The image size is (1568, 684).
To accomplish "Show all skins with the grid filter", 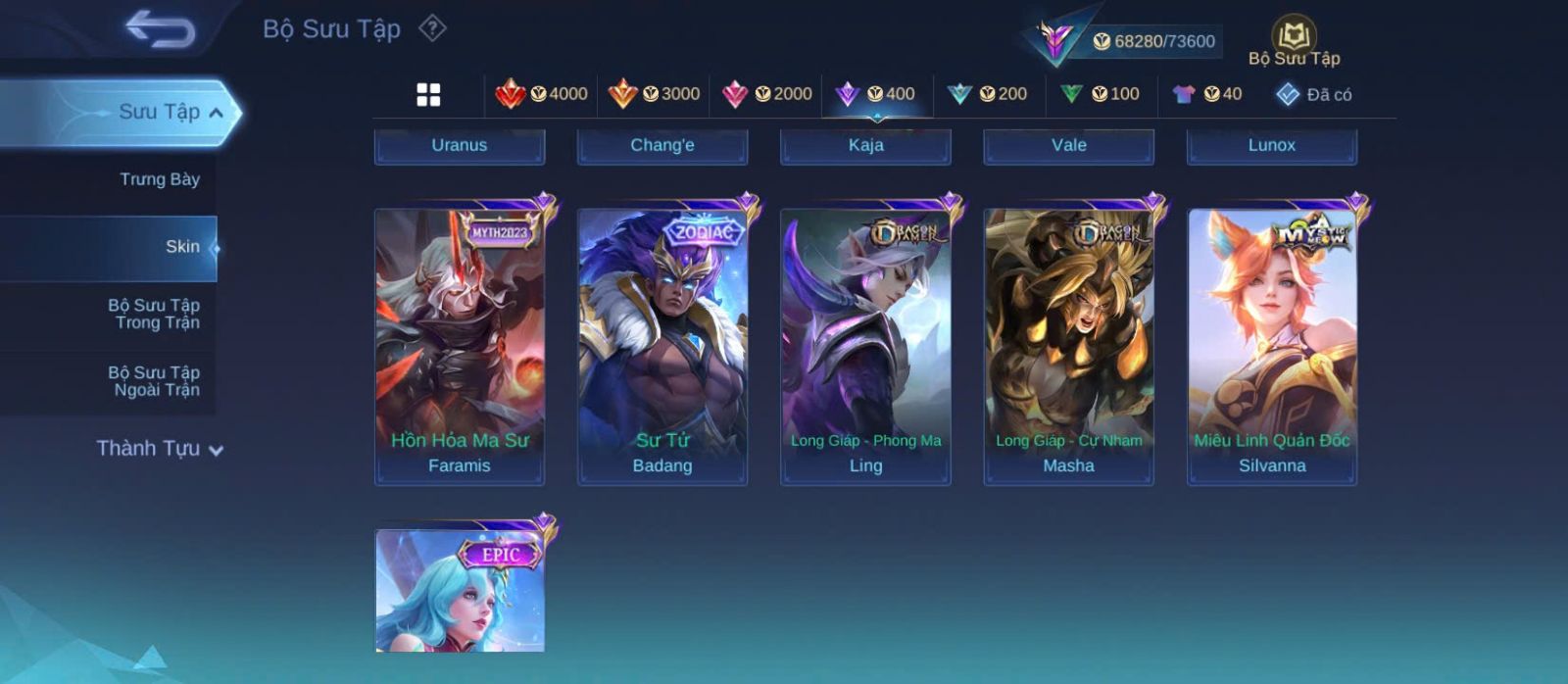I will coord(428,94).
